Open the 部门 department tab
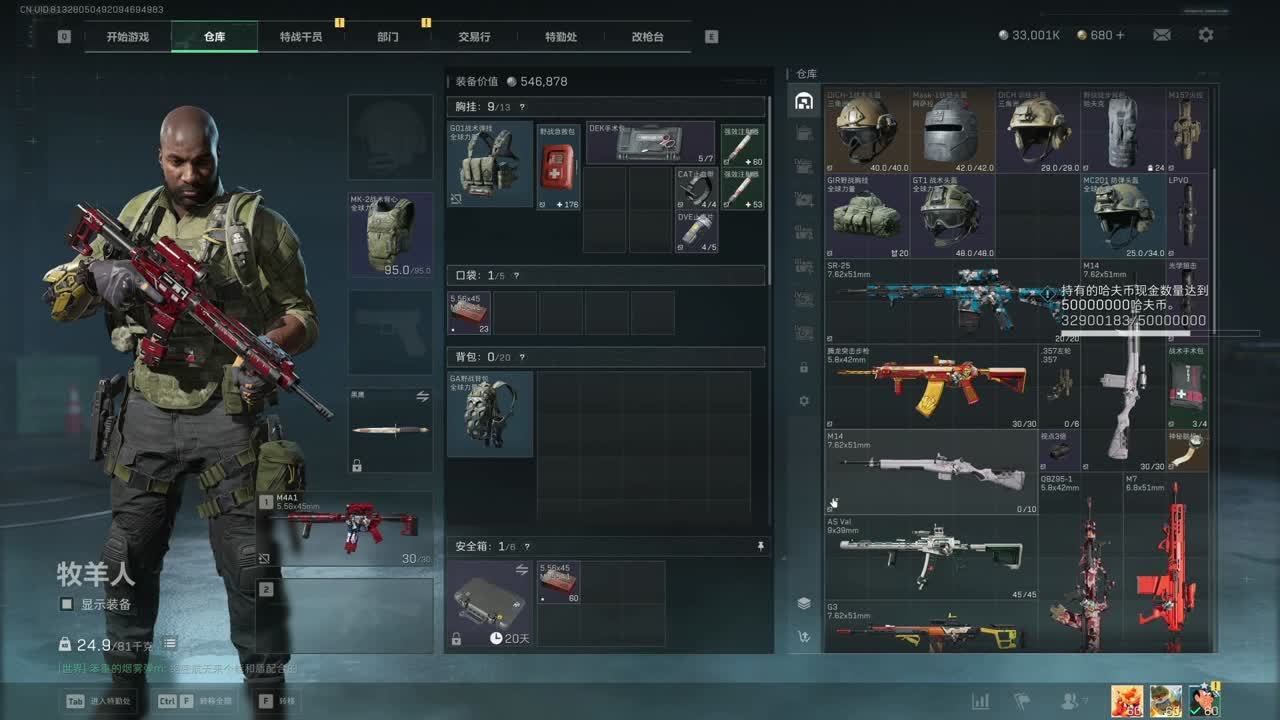Viewport: 1280px width, 720px height. (388, 37)
